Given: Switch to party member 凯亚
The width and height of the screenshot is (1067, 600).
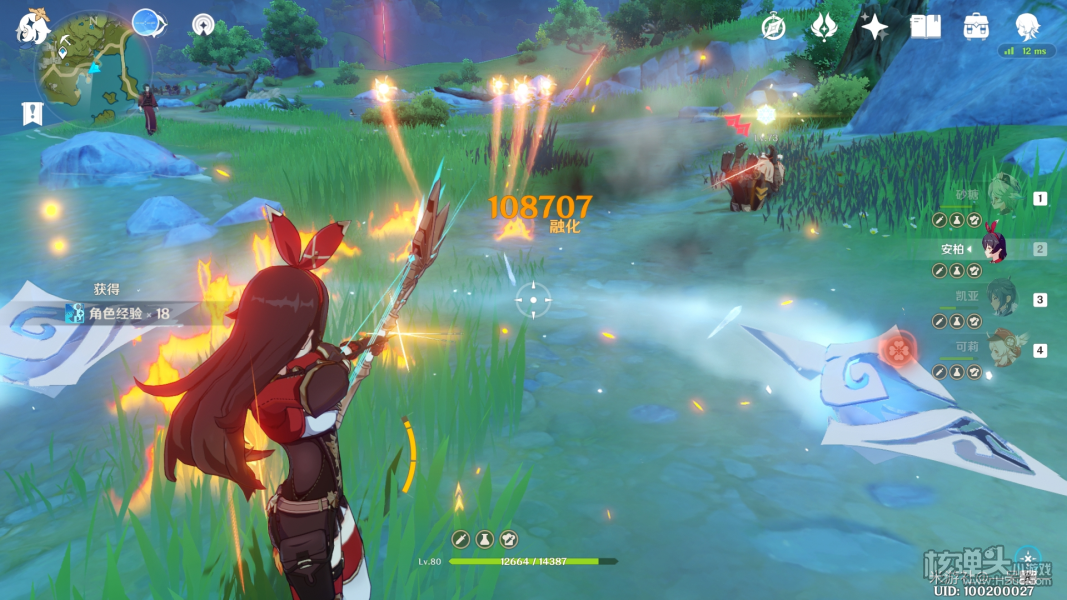Looking at the screenshot, I should coord(999,299).
